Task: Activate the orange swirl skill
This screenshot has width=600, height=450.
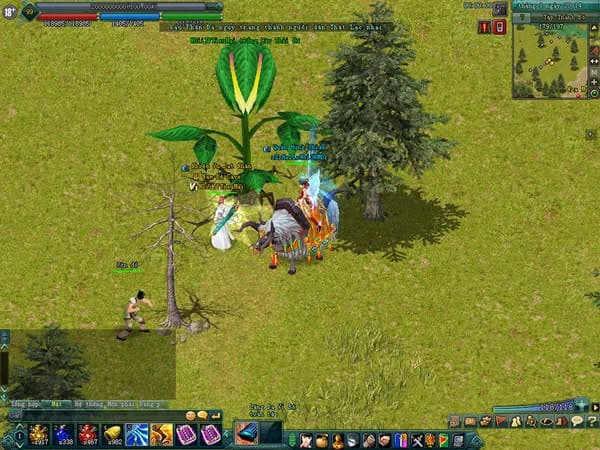Action: (x=161, y=435)
